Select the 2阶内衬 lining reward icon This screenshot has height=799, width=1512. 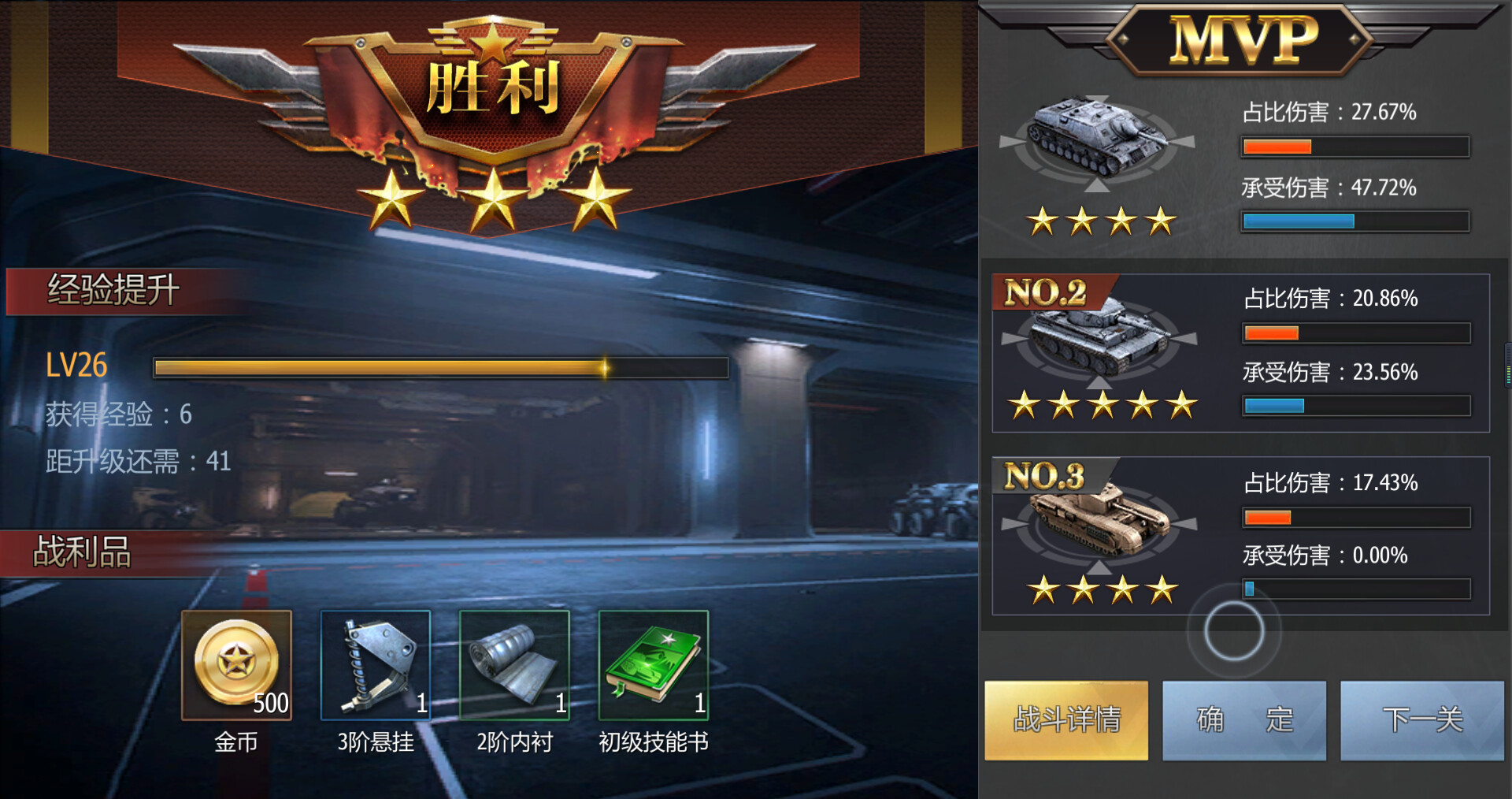[x=513, y=666]
